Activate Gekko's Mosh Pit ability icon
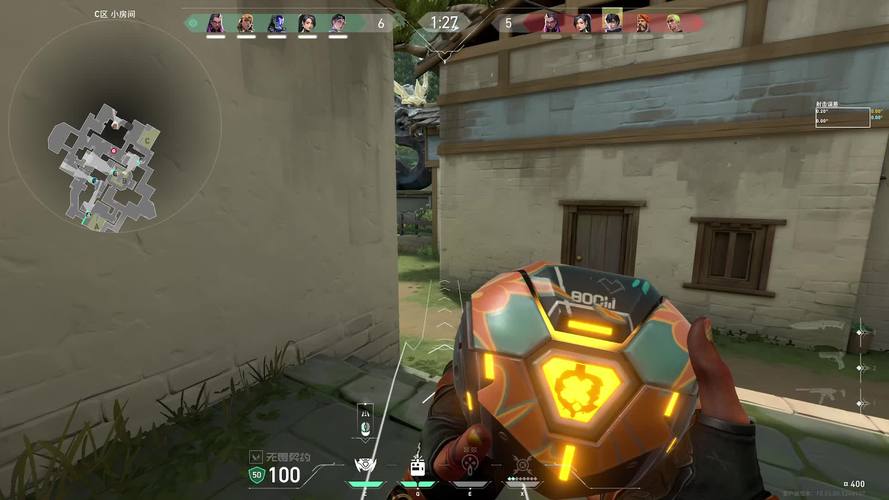The image size is (889, 500). [x=363, y=466]
